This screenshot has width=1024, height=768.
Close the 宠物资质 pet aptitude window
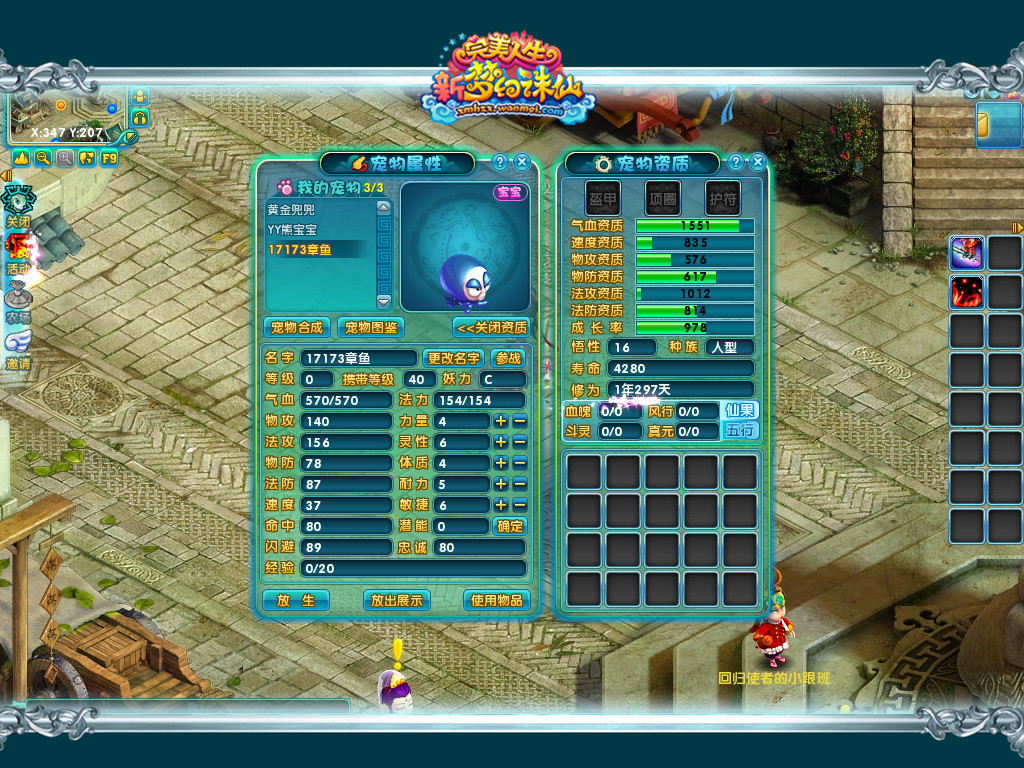(x=758, y=162)
